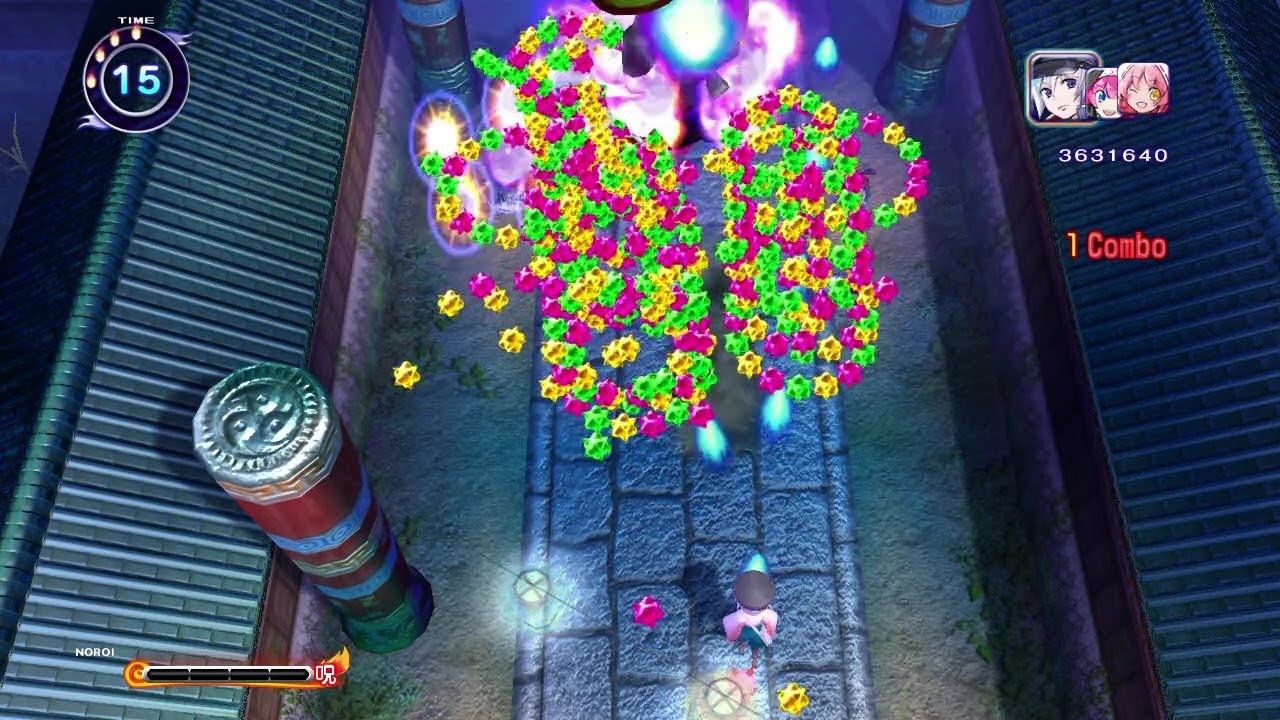Toggle the first lit flame pip on timer

[x=137, y=33]
